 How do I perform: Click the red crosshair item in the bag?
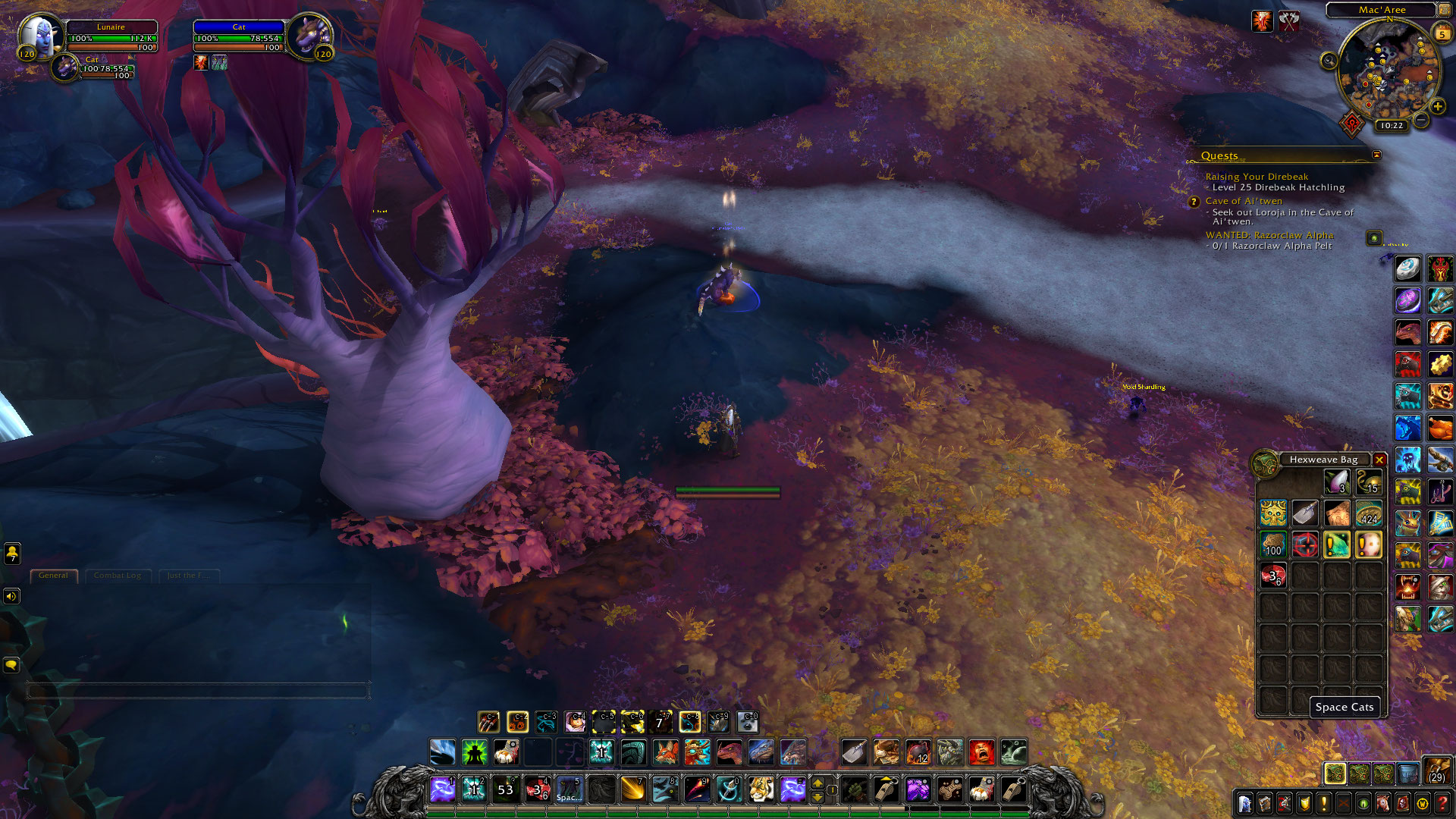click(x=1305, y=544)
